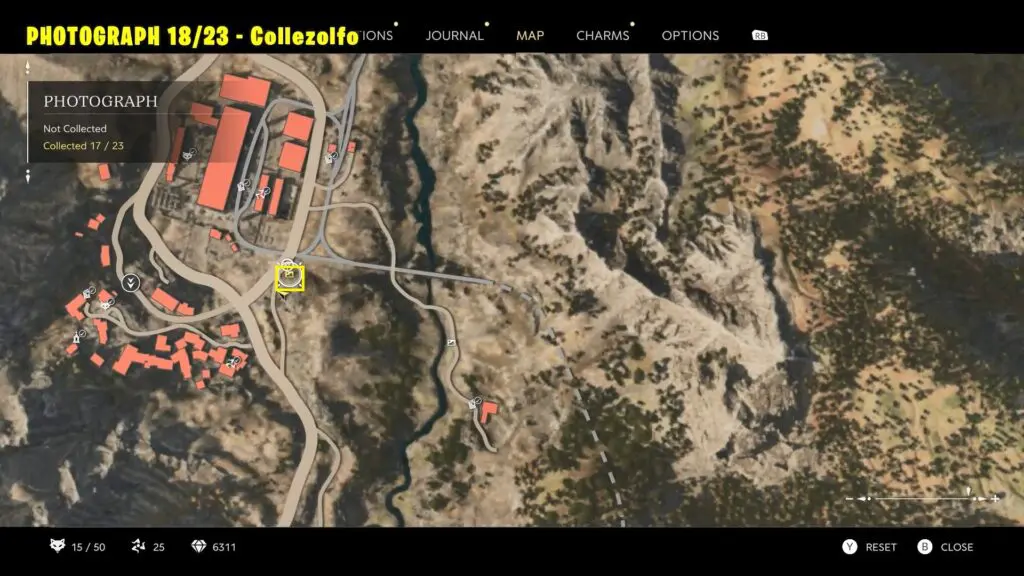
Task: Zoom in using the plus sign
Action: pos(996,498)
